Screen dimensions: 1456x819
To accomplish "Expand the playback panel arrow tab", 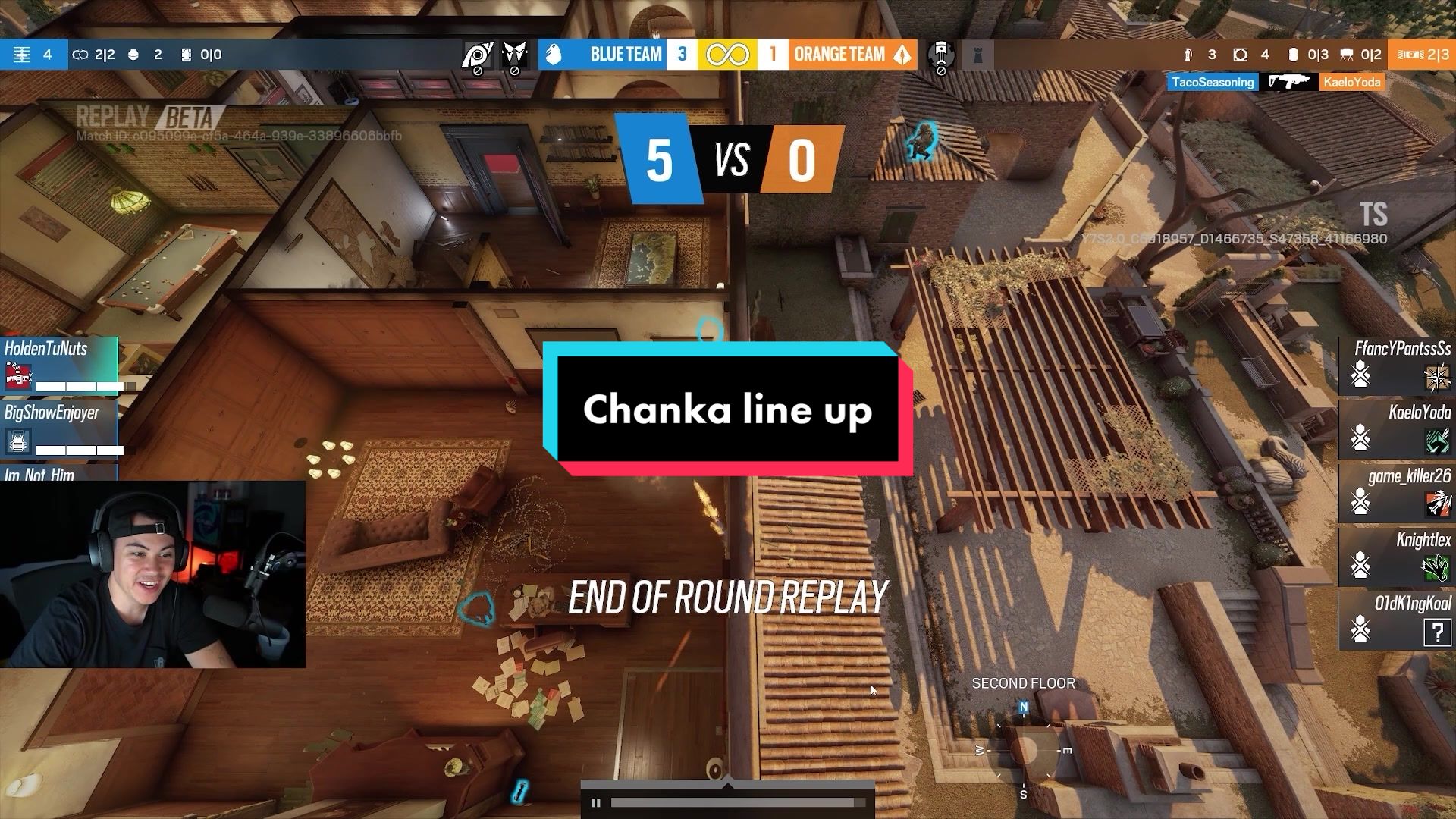I will [x=728, y=784].
